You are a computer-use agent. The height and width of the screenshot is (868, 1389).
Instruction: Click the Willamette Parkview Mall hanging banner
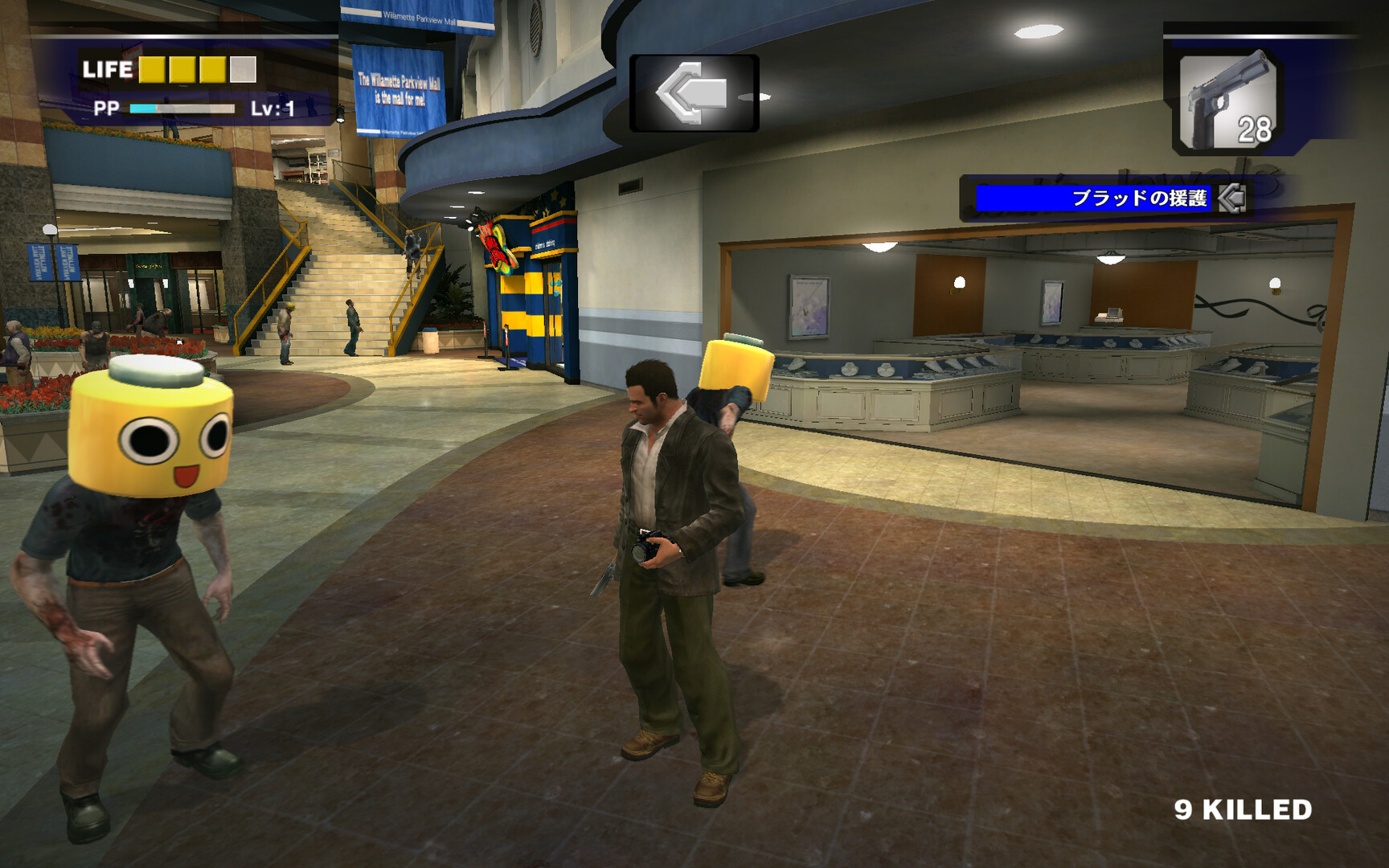tap(401, 88)
